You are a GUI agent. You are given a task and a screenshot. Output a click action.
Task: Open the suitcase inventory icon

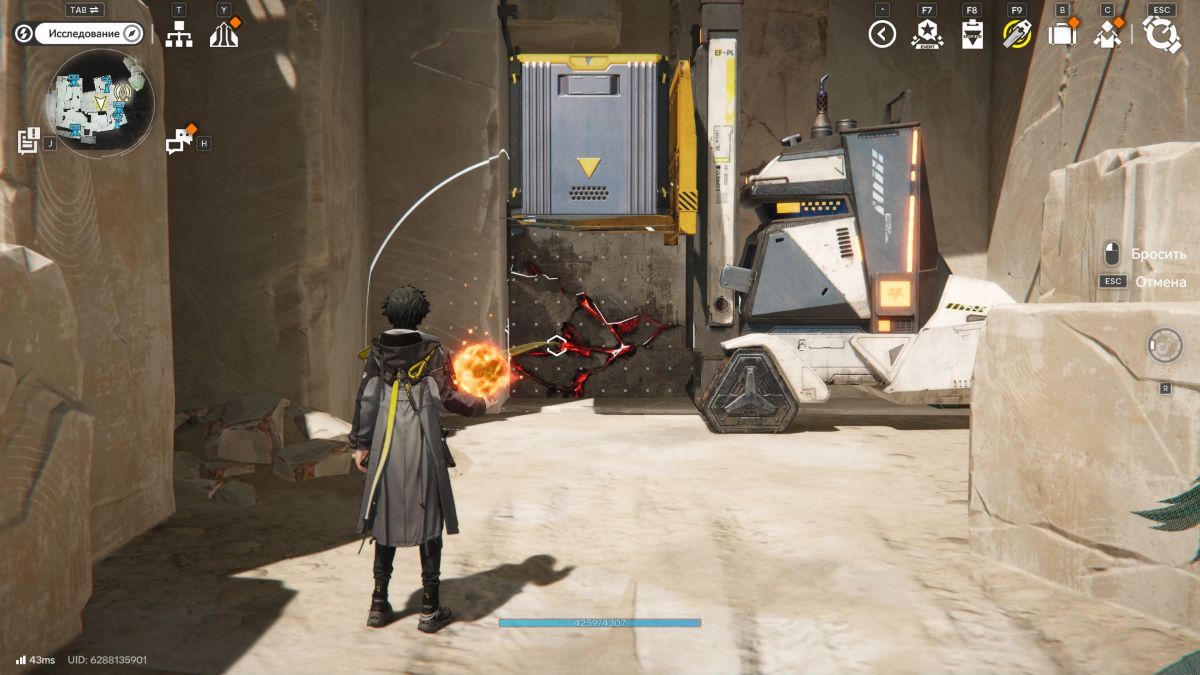tap(1061, 35)
